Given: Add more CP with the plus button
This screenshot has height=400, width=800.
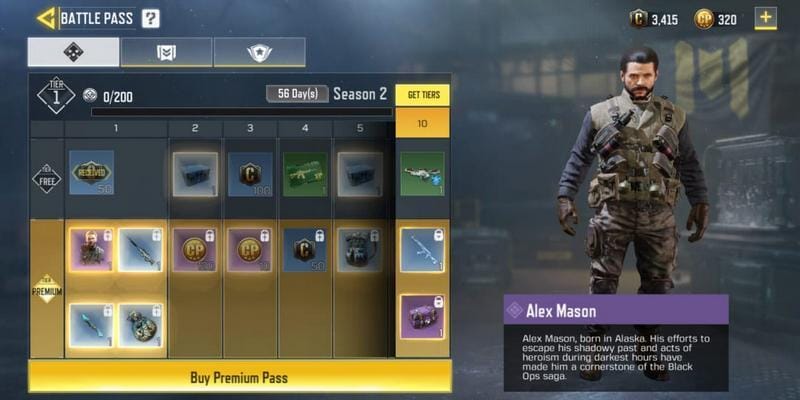Looking at the screenshot, I should pyautogui.click(x=765, y=18).
